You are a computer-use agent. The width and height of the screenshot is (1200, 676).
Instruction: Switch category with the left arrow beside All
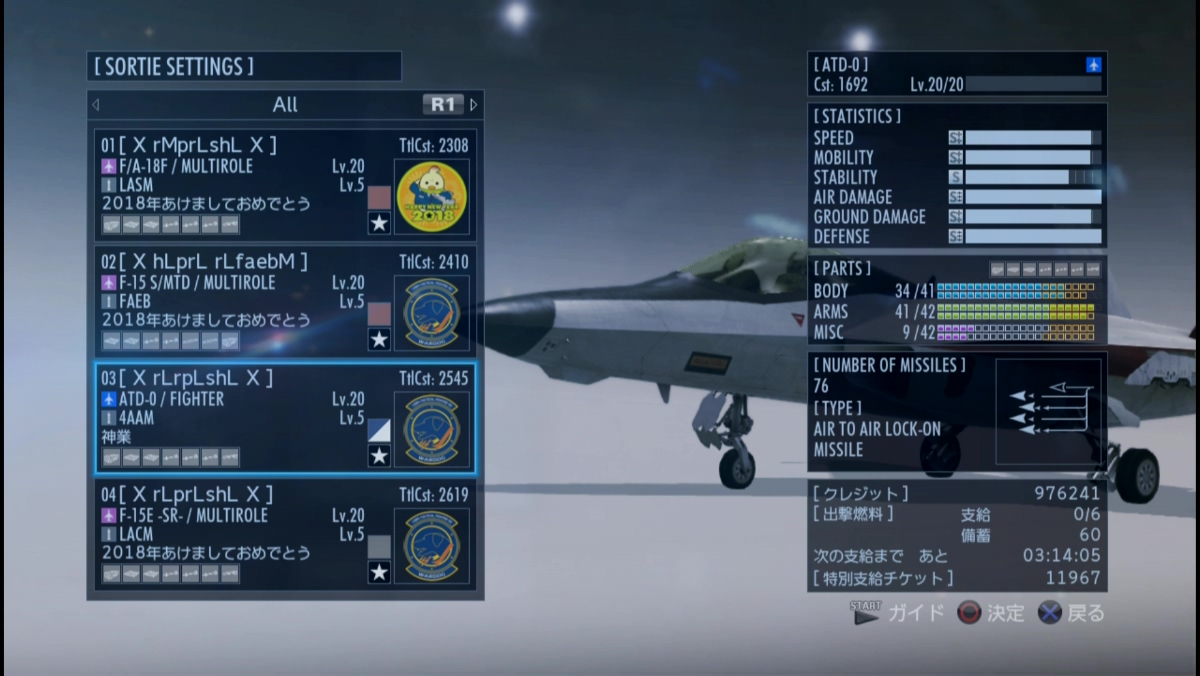[x=96, y=104]
